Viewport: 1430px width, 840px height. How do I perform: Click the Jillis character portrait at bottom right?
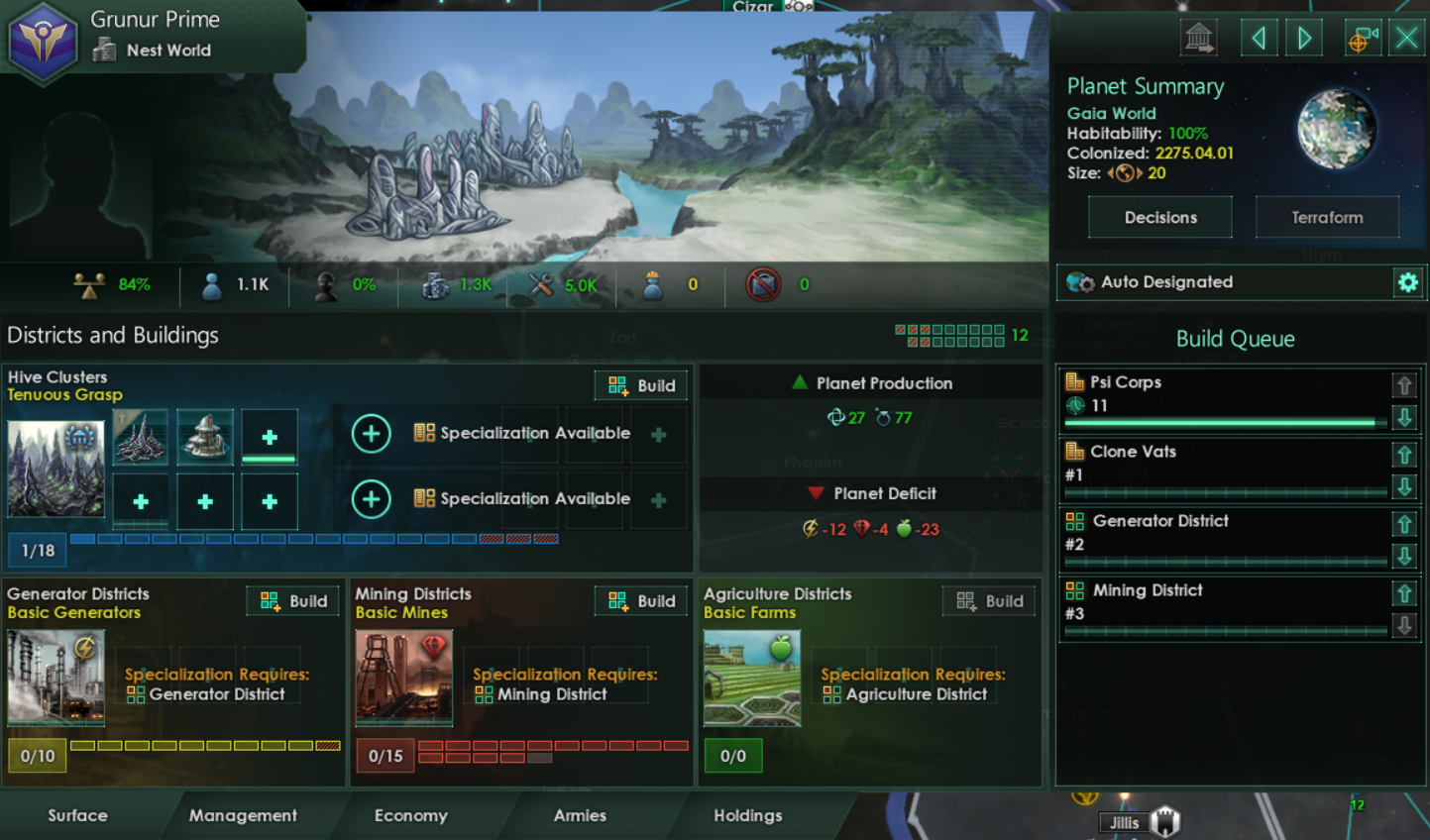(1163, 820)
